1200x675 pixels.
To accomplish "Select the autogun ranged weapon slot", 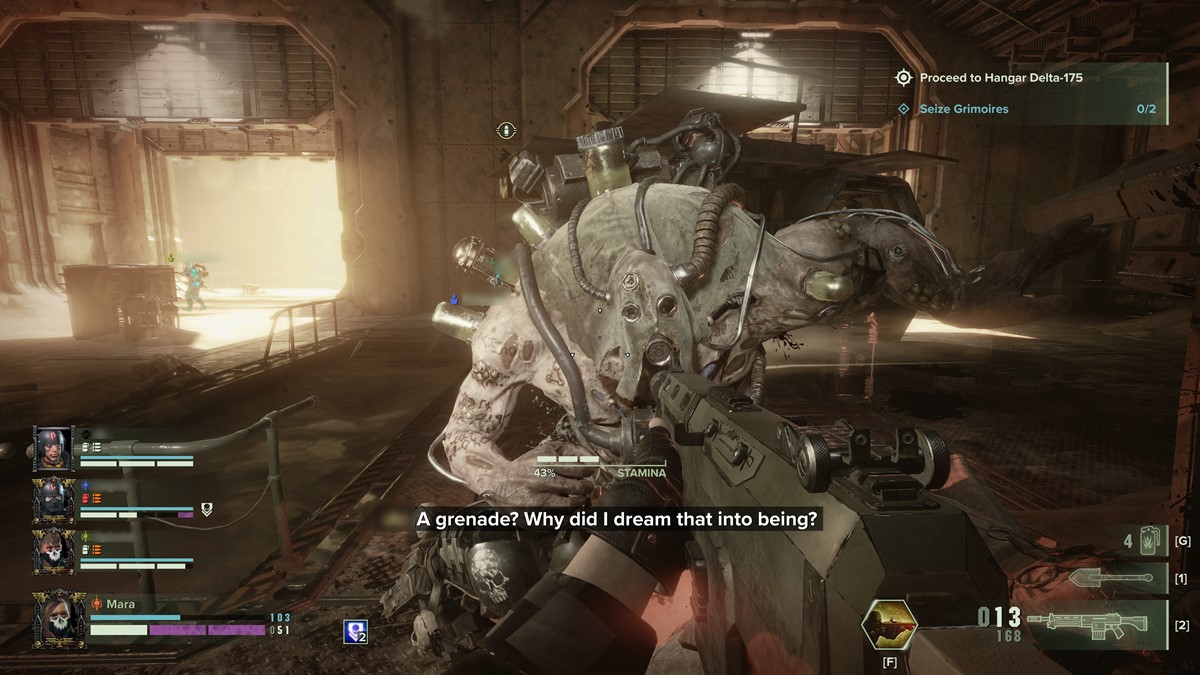I will (1088, 624).
